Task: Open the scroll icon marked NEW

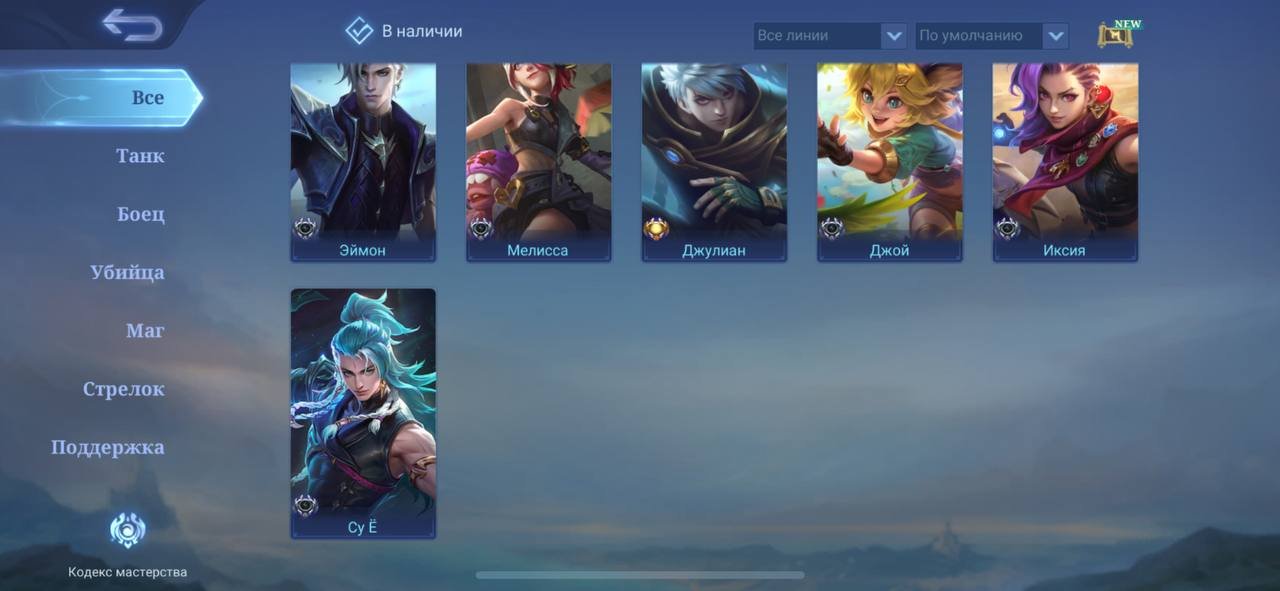Action: 1116,35
